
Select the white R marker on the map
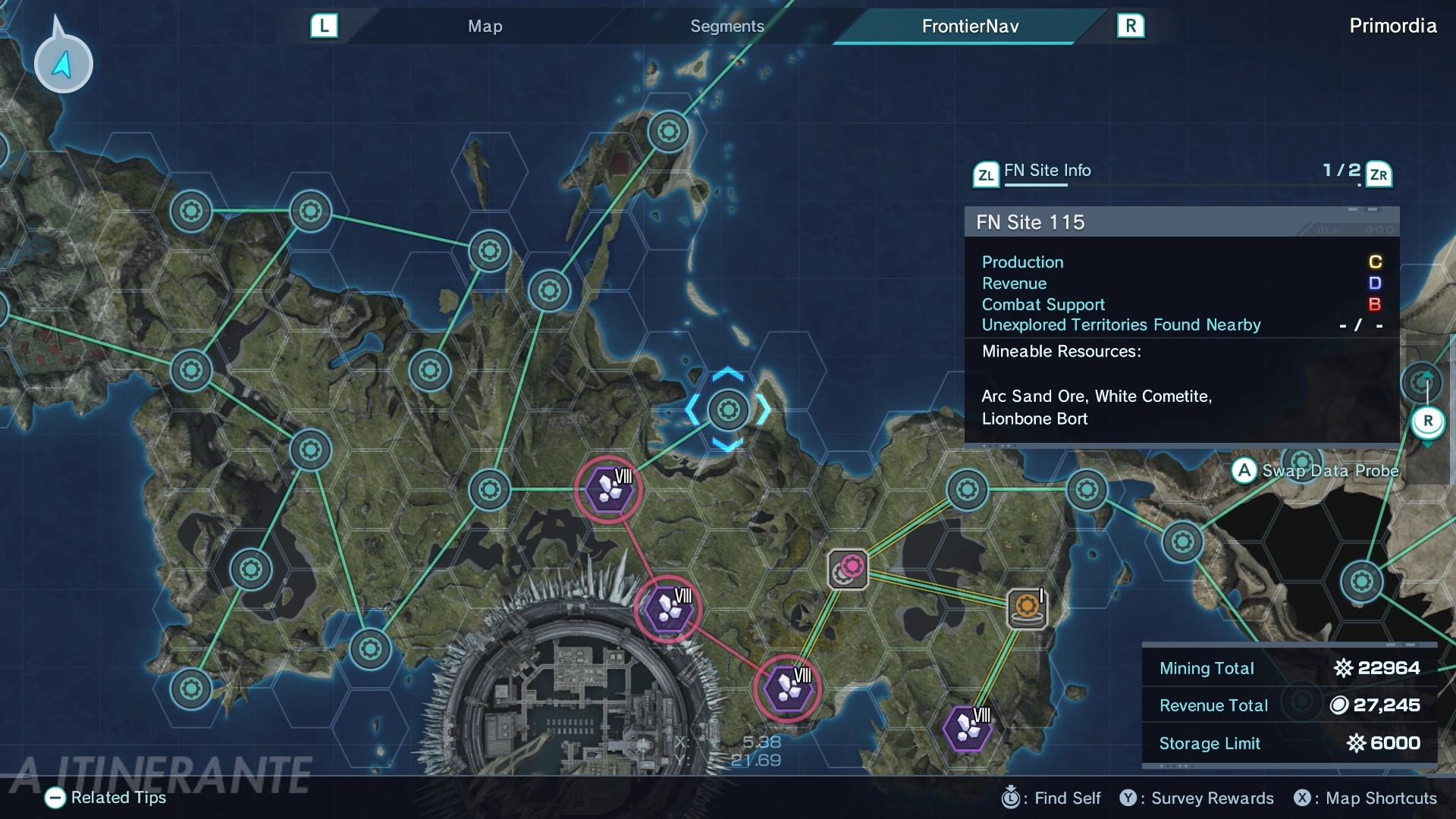click(x=1427, y=422)
